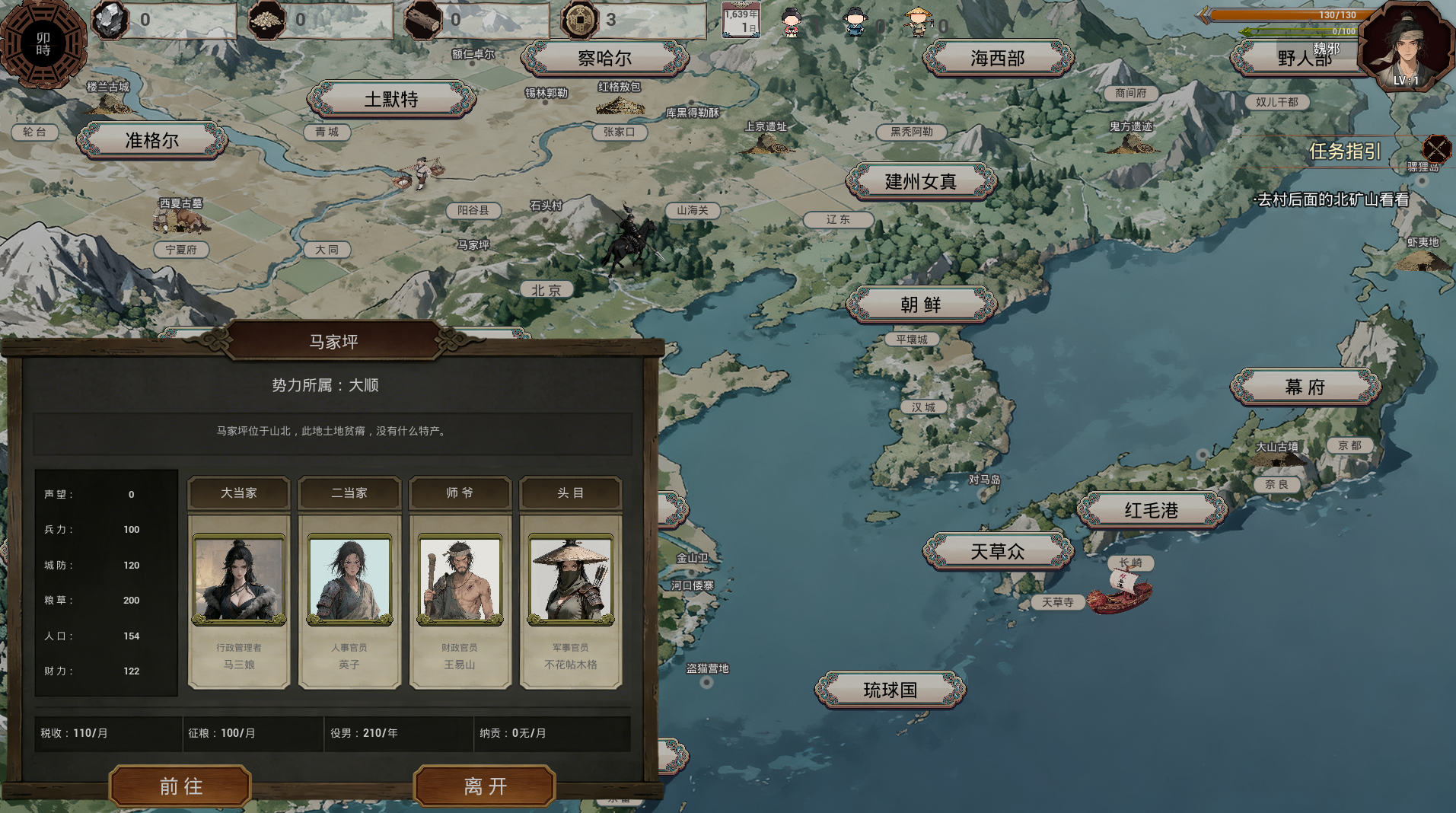Click the 朝鲜 faction banner

921,304
